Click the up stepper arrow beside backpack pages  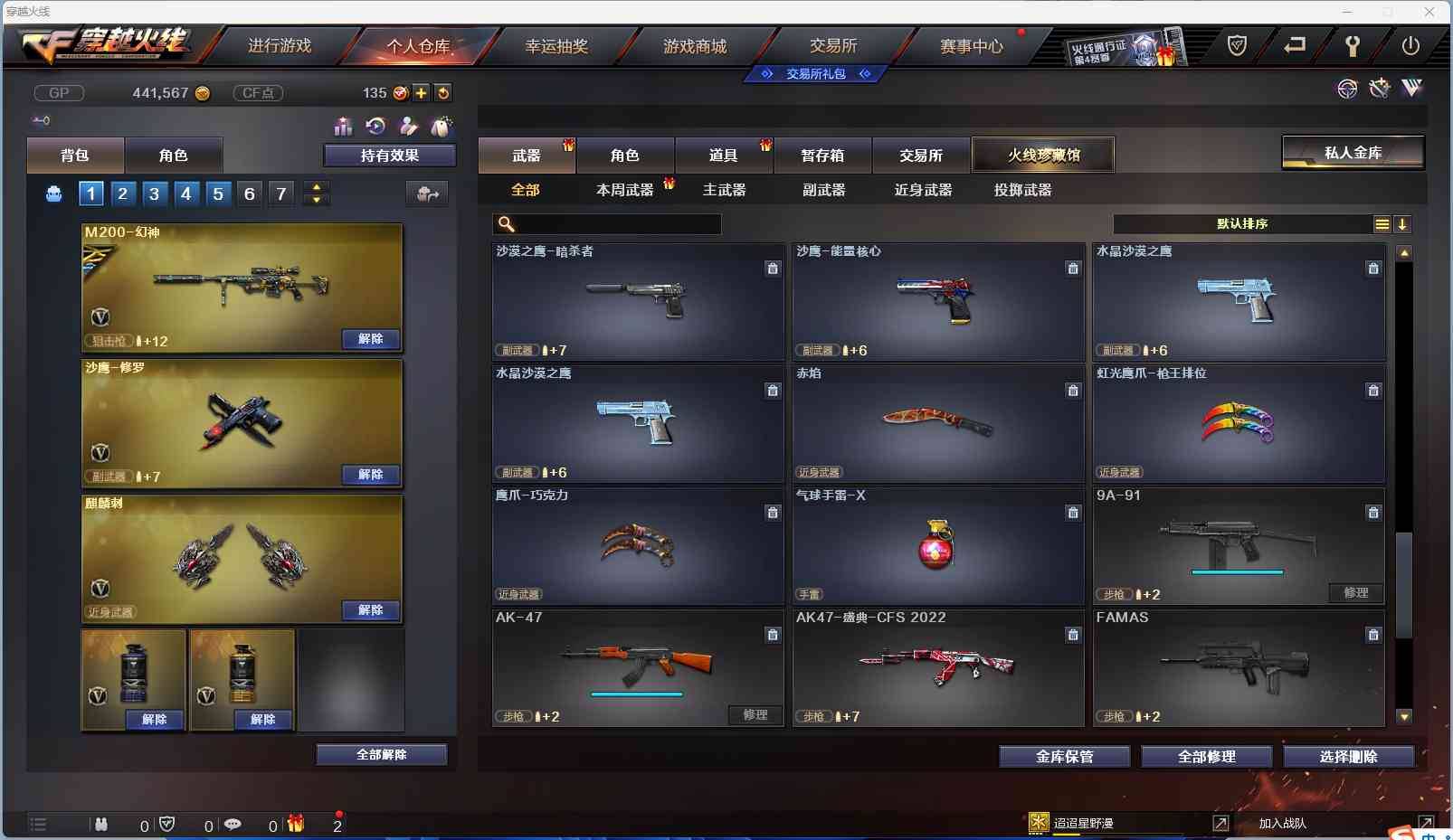316,187
